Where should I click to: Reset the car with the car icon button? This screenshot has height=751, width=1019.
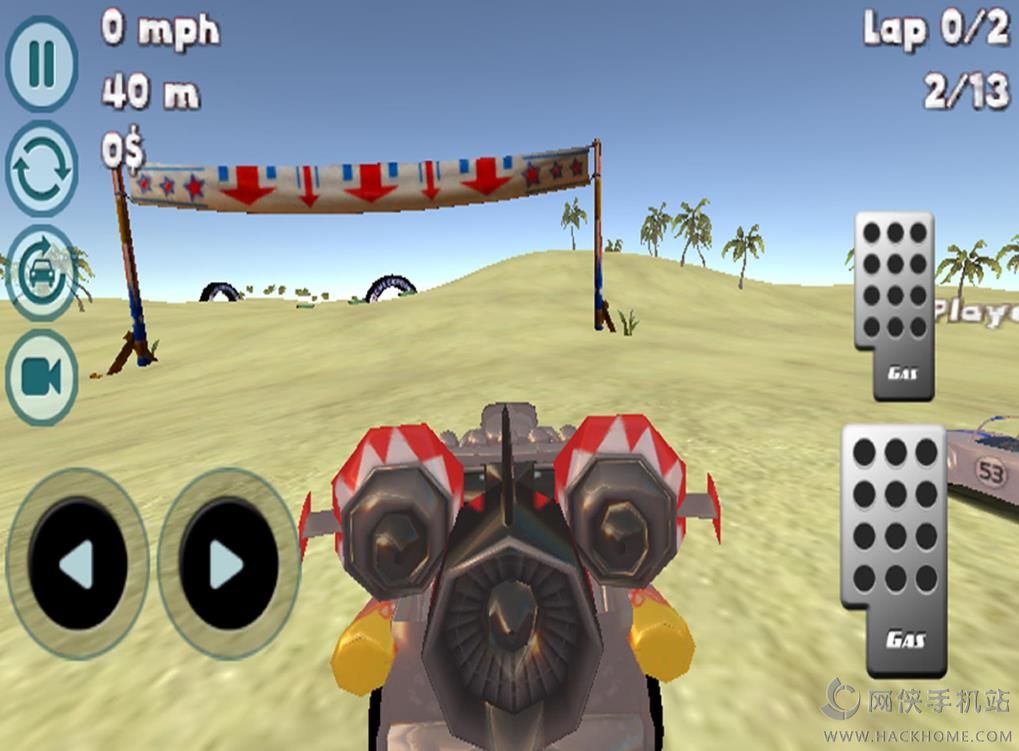[x=41, y=272]
